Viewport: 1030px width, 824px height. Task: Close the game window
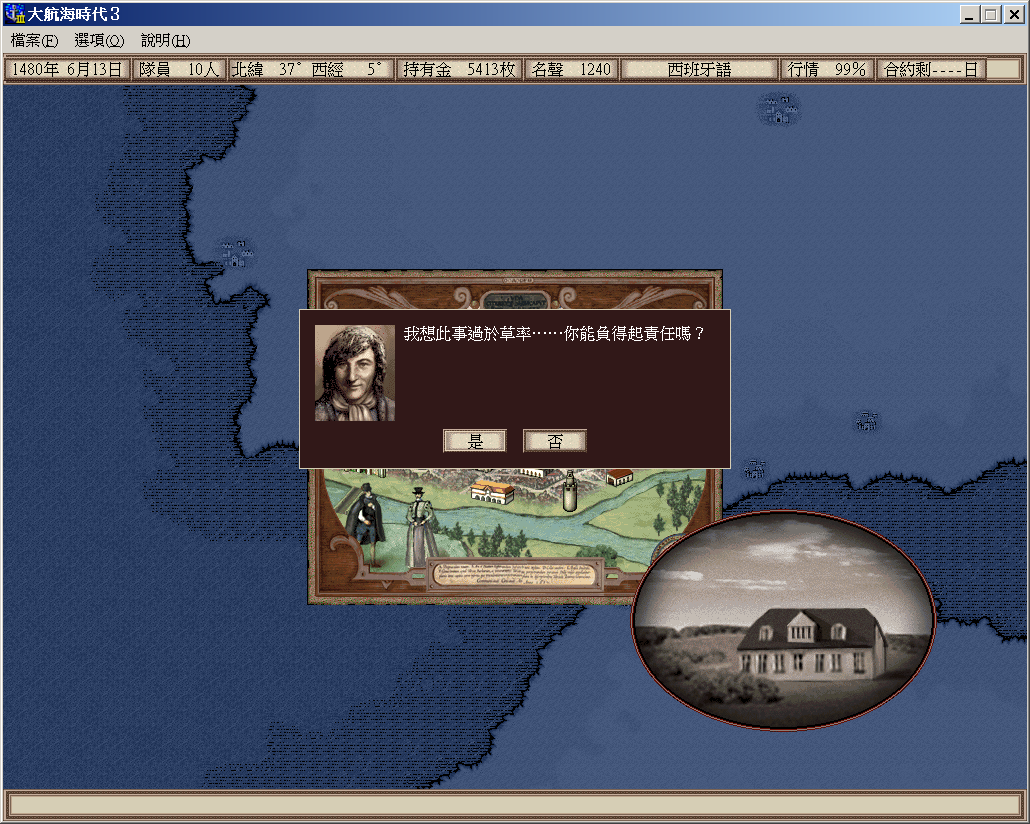point(1012,15)
